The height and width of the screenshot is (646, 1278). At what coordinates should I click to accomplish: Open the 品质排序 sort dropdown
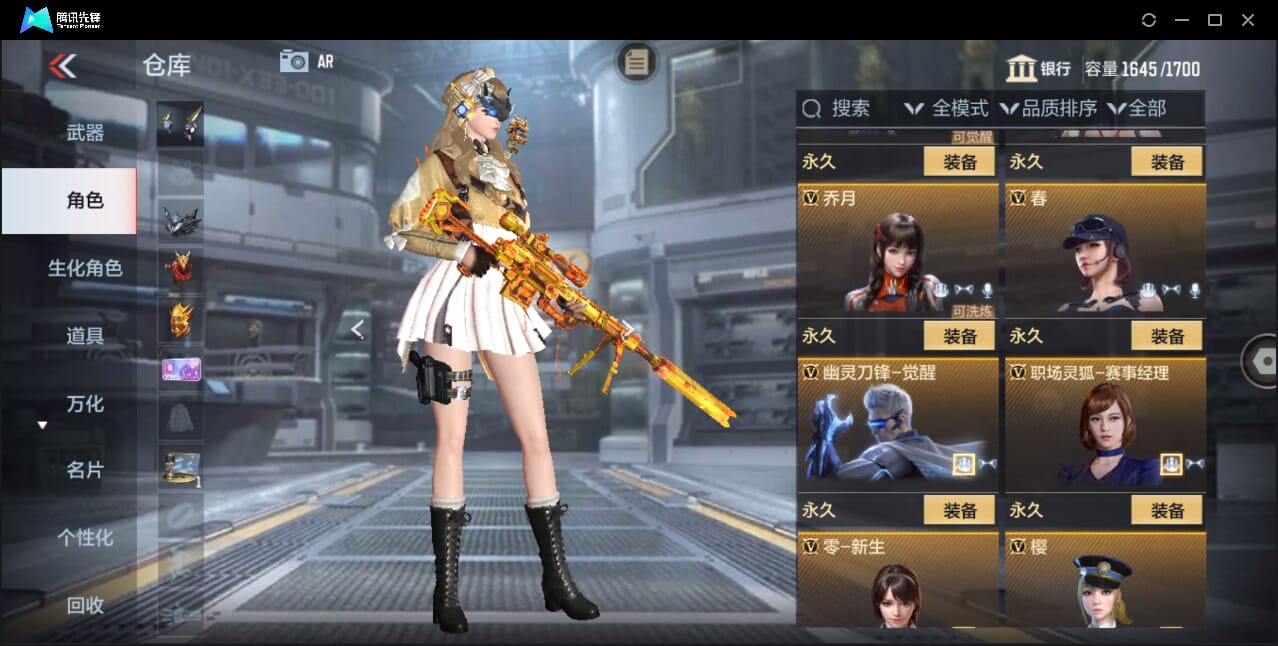point(1050,108)
